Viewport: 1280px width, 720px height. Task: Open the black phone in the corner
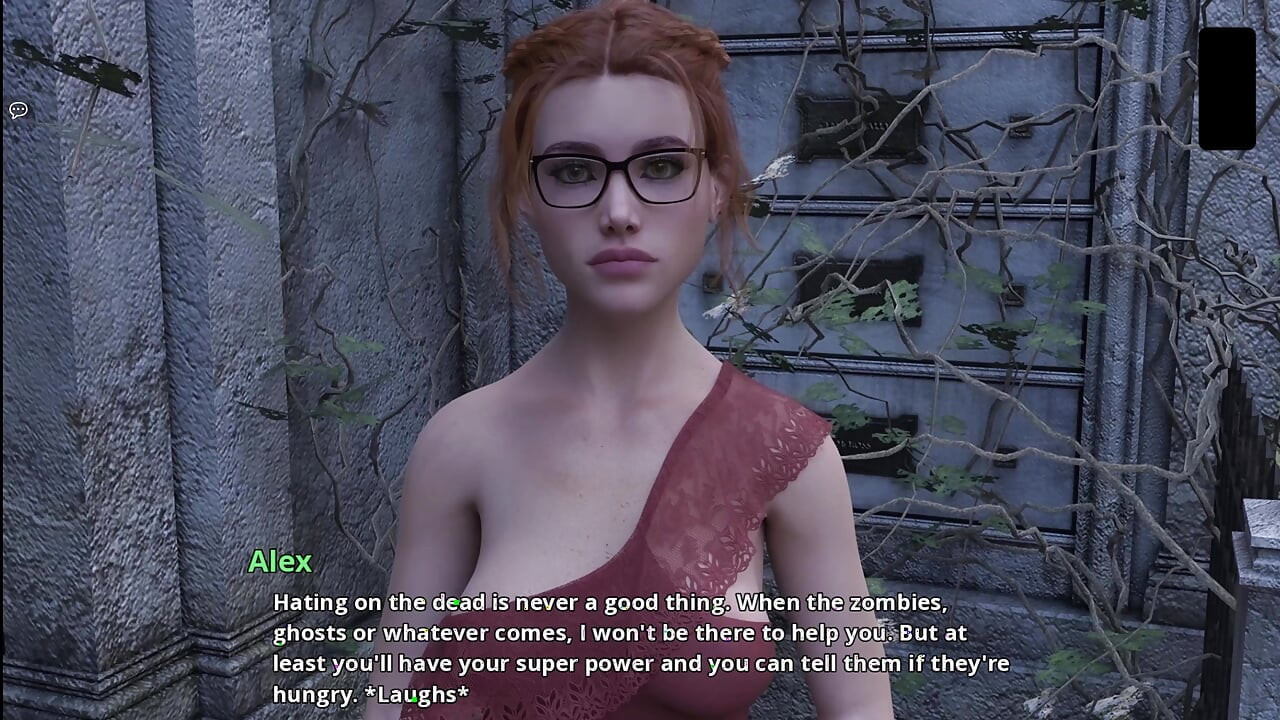1226,88
